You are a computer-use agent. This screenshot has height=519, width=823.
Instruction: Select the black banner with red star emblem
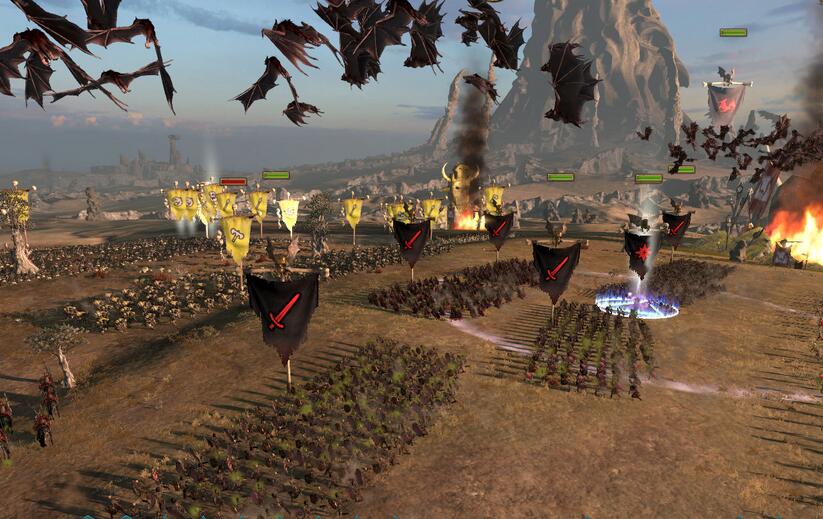point(640,251)
